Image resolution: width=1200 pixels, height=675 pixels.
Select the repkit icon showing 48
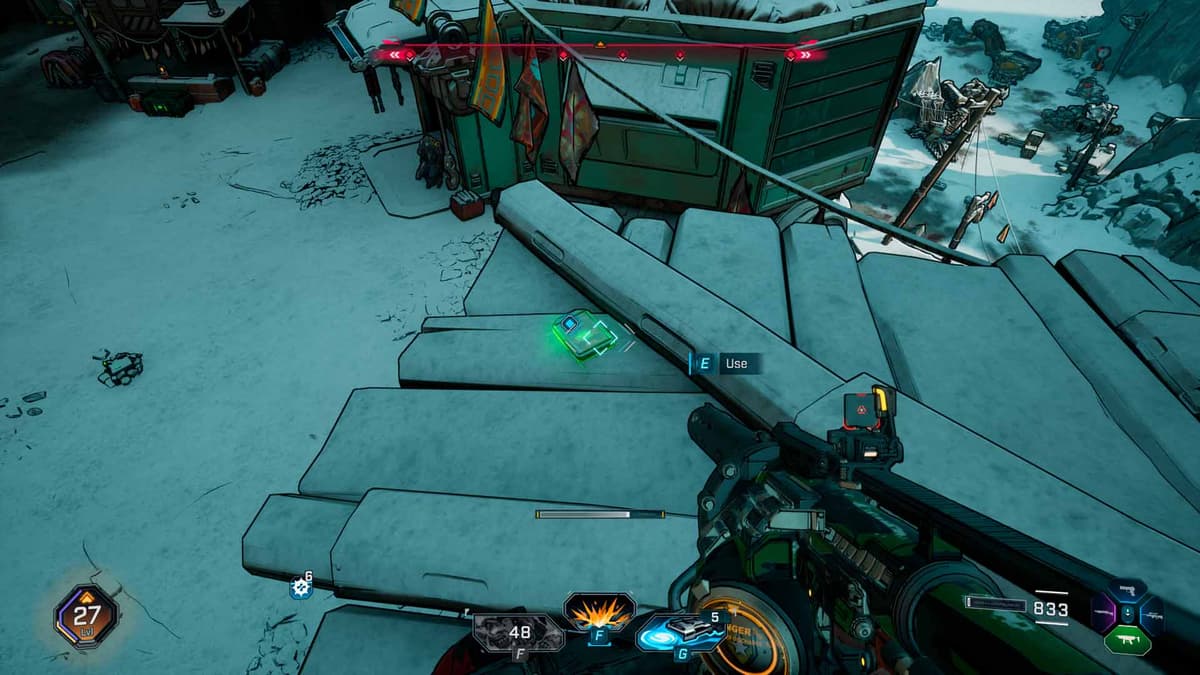click(518, 632)
